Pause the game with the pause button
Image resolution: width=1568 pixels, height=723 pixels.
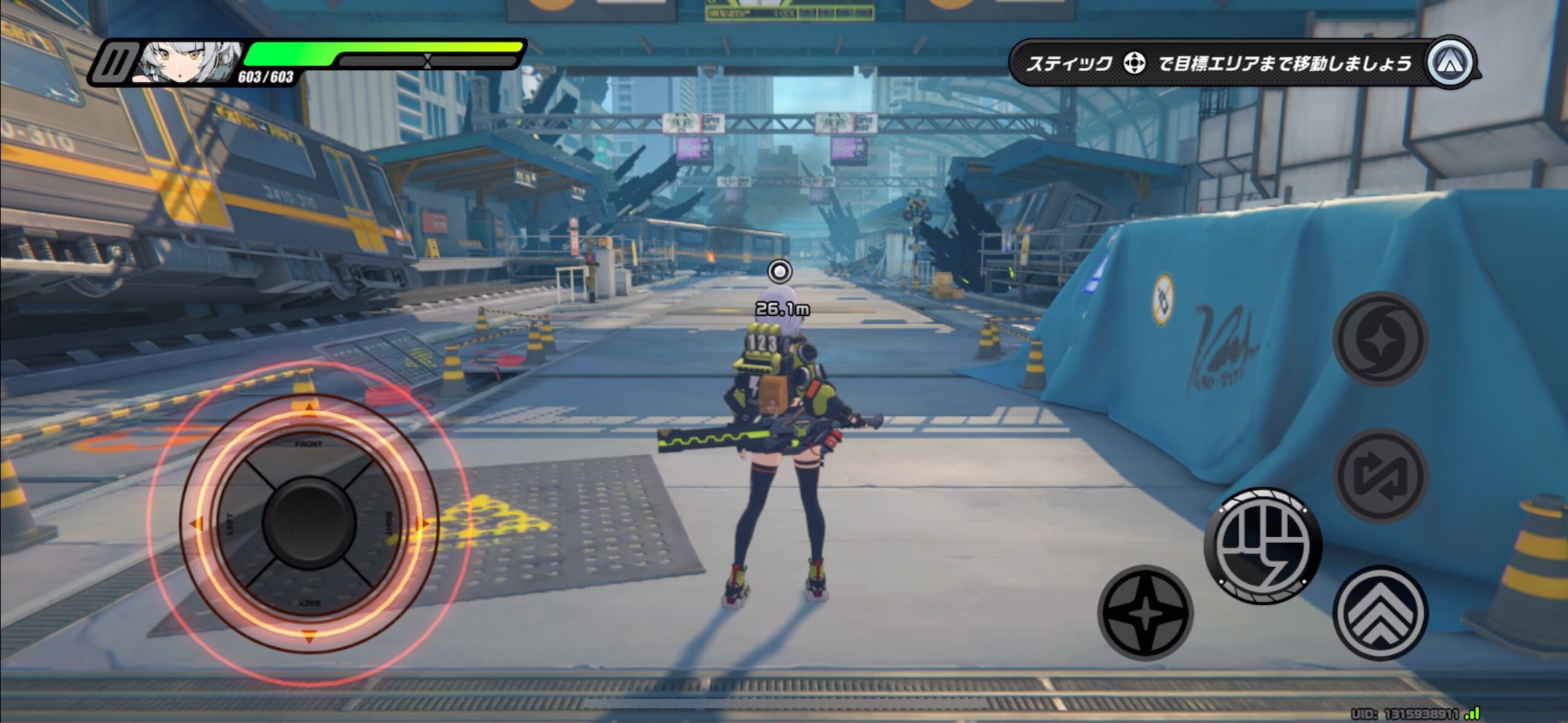pyautogui.click(x=115, y=63)
